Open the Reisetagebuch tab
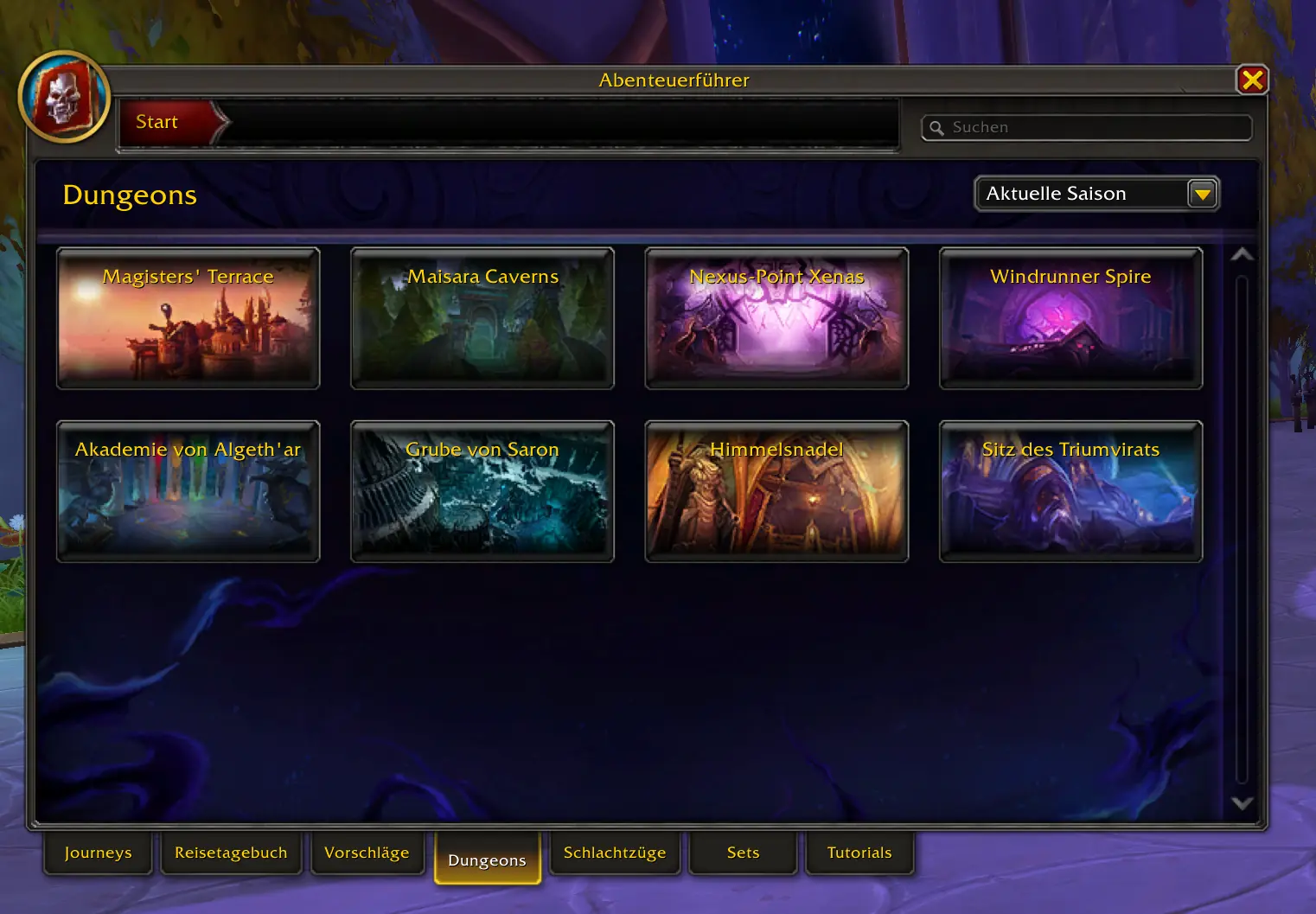 pos(231,853)
